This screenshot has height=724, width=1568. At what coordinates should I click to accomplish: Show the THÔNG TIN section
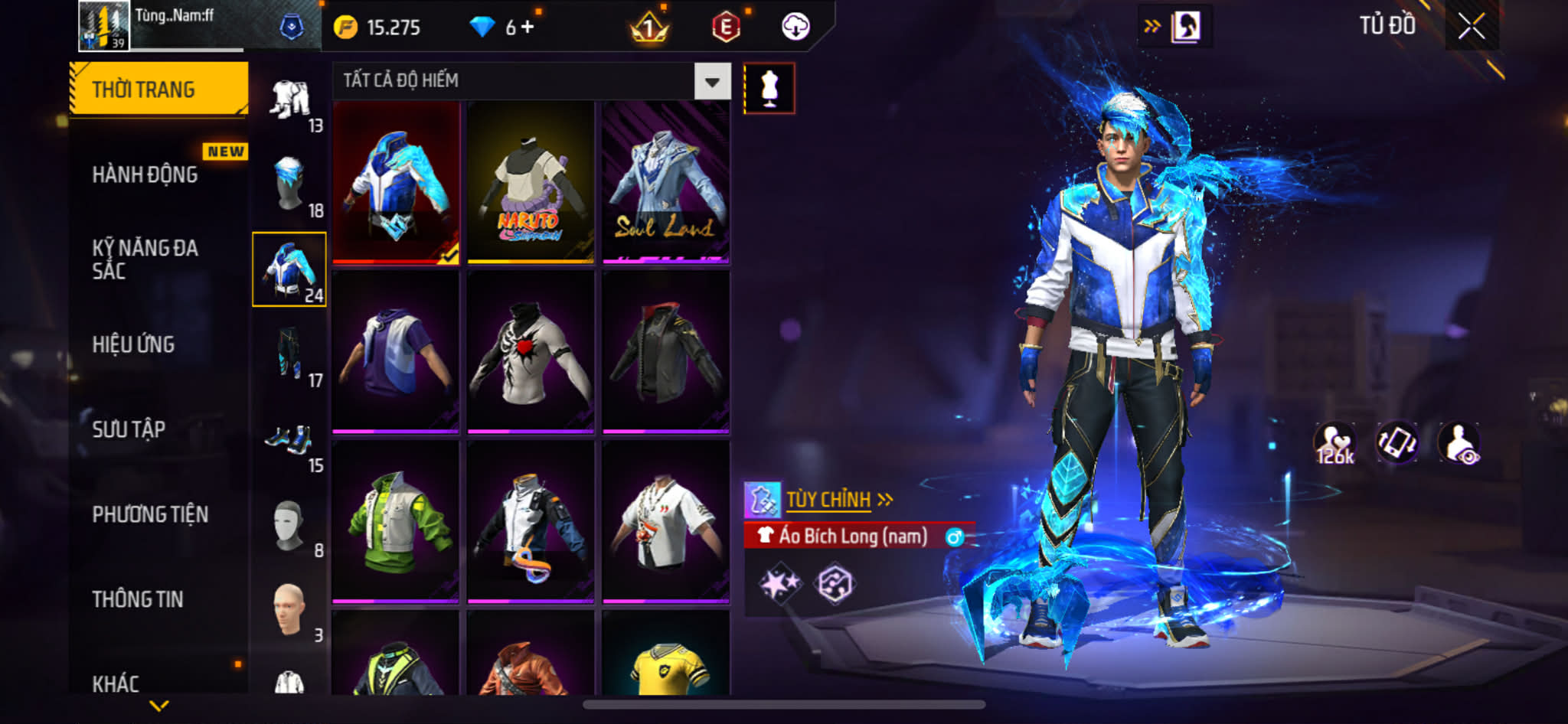[x=138, y=599]
